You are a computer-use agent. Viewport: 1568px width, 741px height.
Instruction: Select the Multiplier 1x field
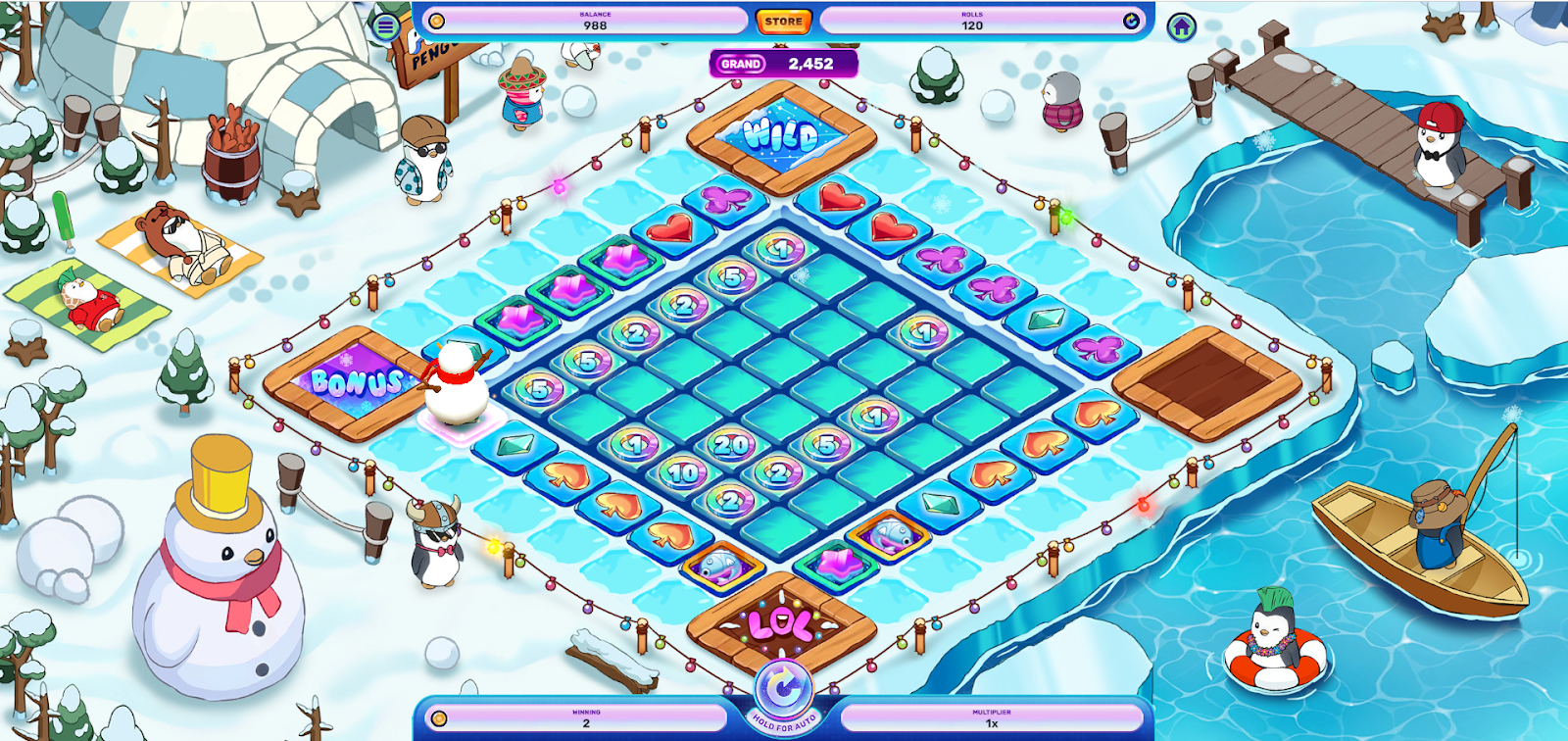[992, 718]
